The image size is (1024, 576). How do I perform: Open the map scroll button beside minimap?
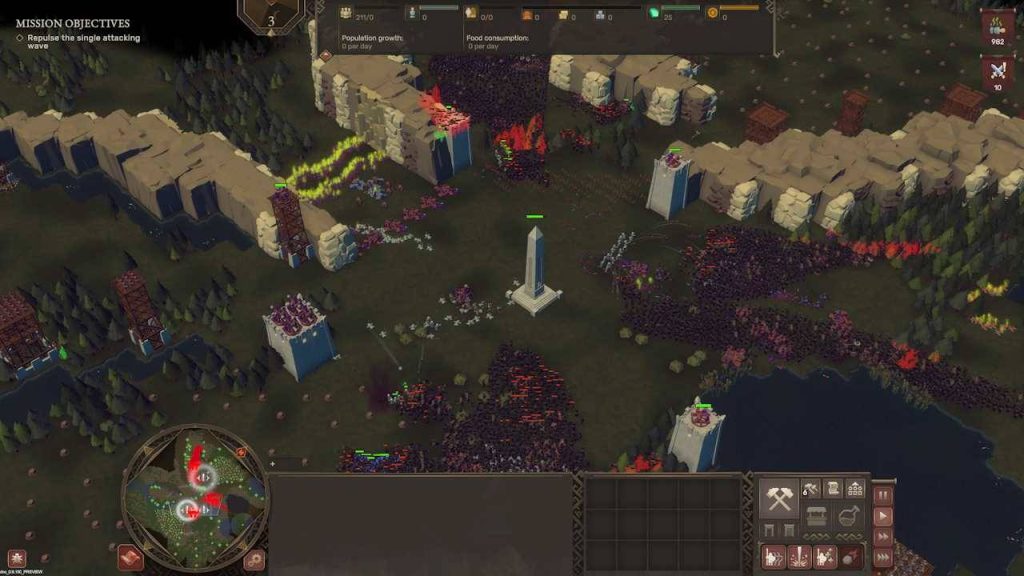[x=130, y=557]
